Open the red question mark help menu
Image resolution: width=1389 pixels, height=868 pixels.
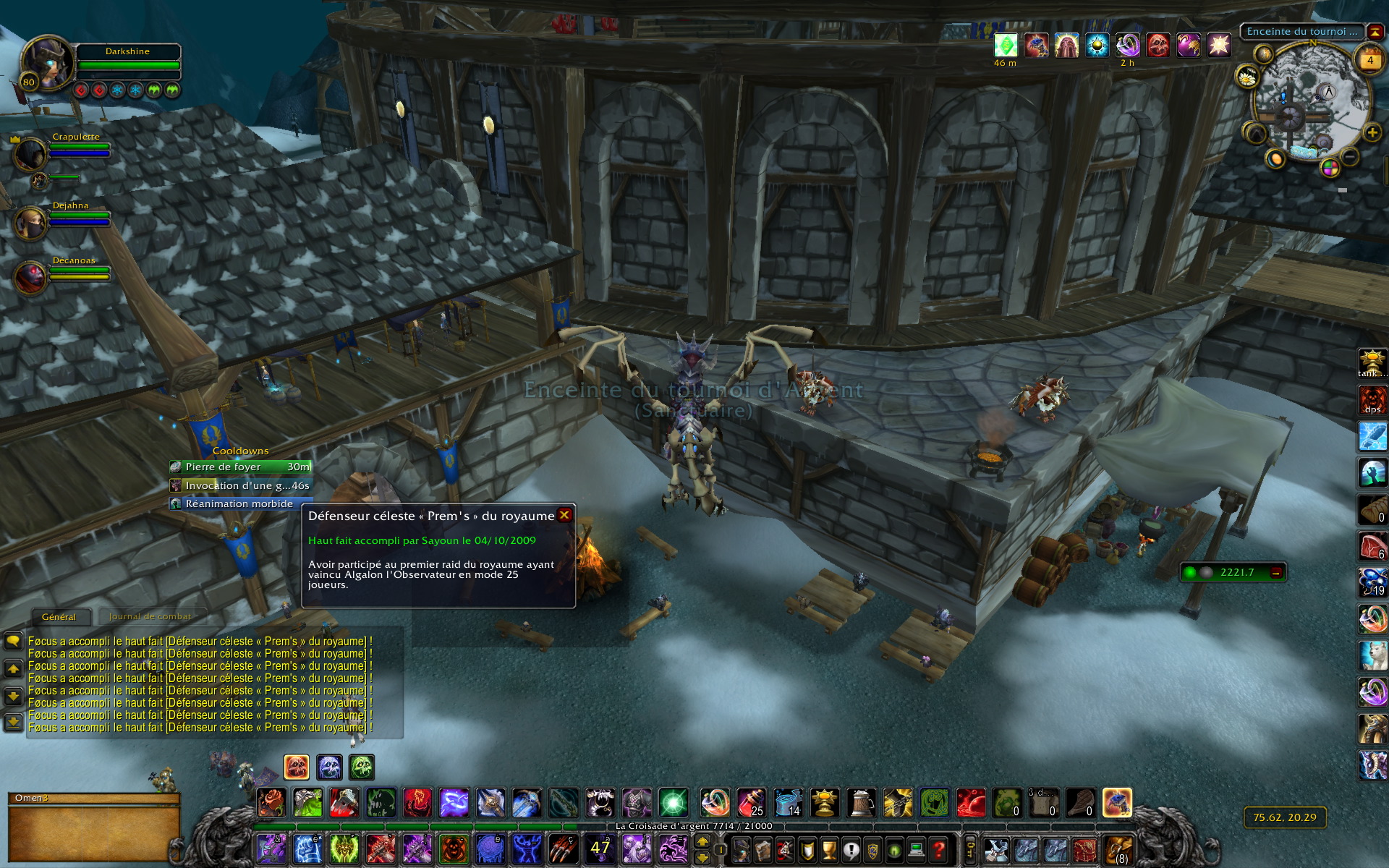click(938, 849)
